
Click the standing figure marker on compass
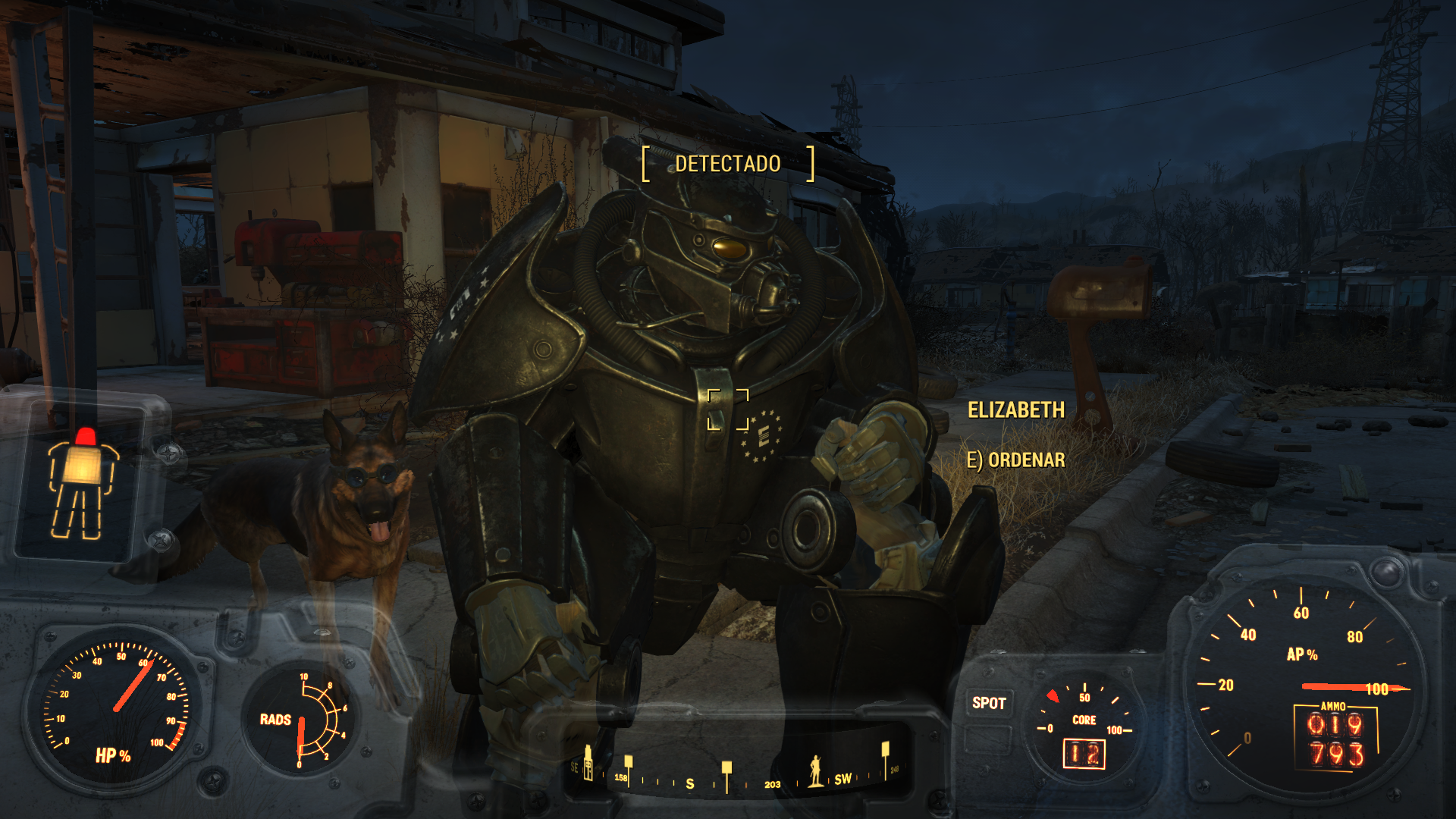coord(815,771)
